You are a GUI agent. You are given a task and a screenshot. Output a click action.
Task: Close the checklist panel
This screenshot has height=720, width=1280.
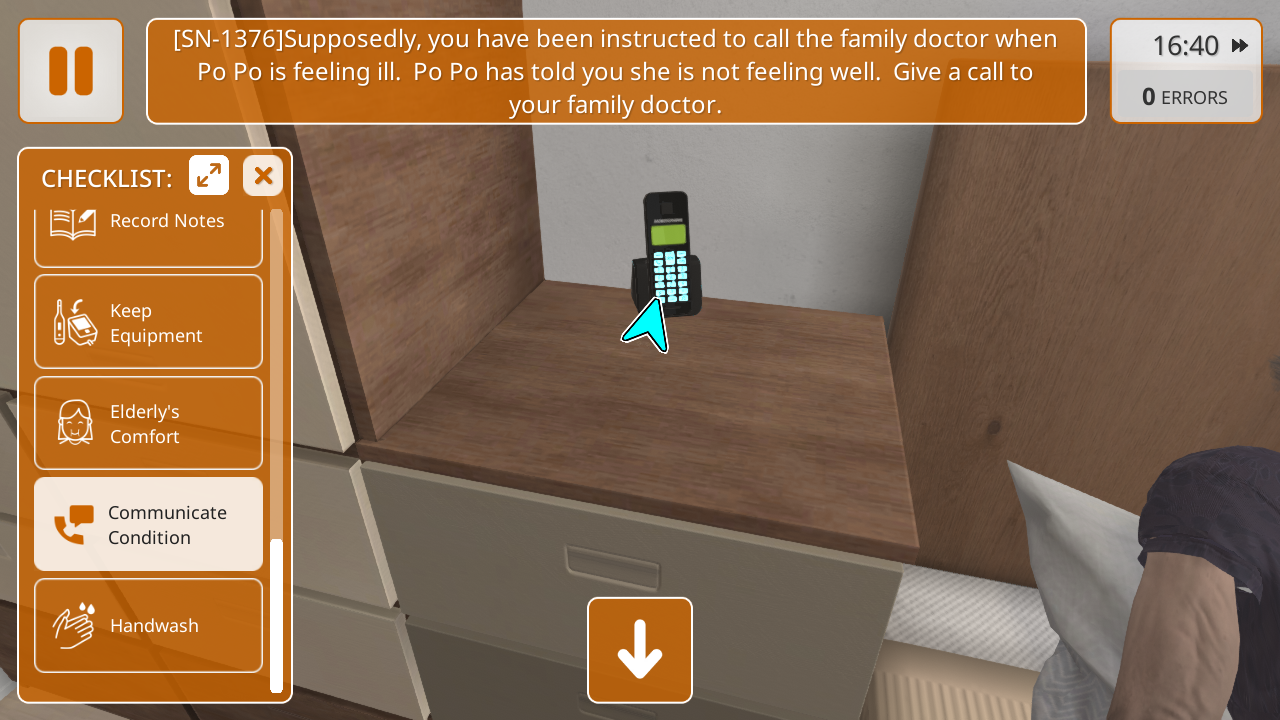[263, 176]
